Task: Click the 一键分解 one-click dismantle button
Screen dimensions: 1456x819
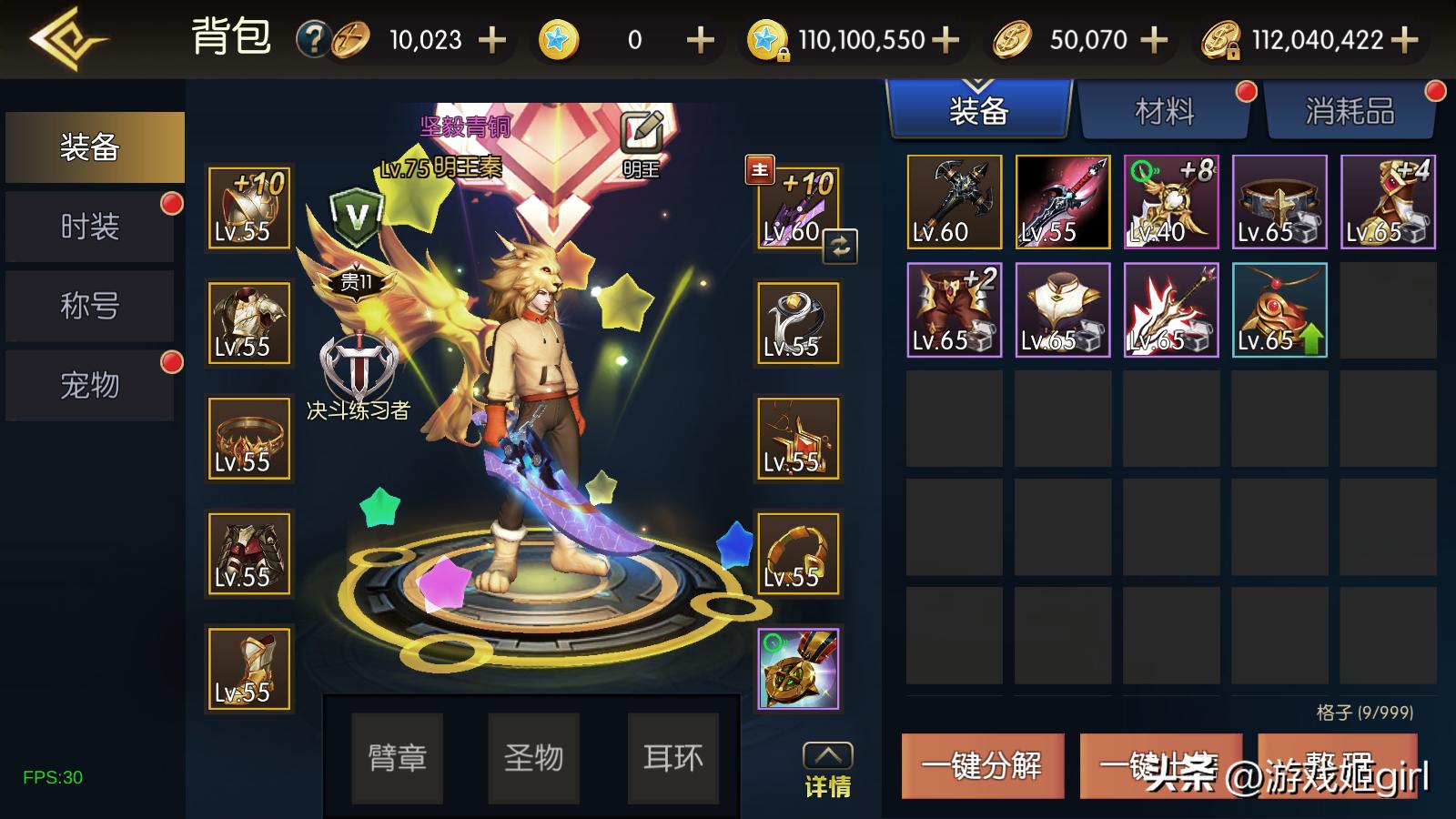Action: click(x=982, y=765)
